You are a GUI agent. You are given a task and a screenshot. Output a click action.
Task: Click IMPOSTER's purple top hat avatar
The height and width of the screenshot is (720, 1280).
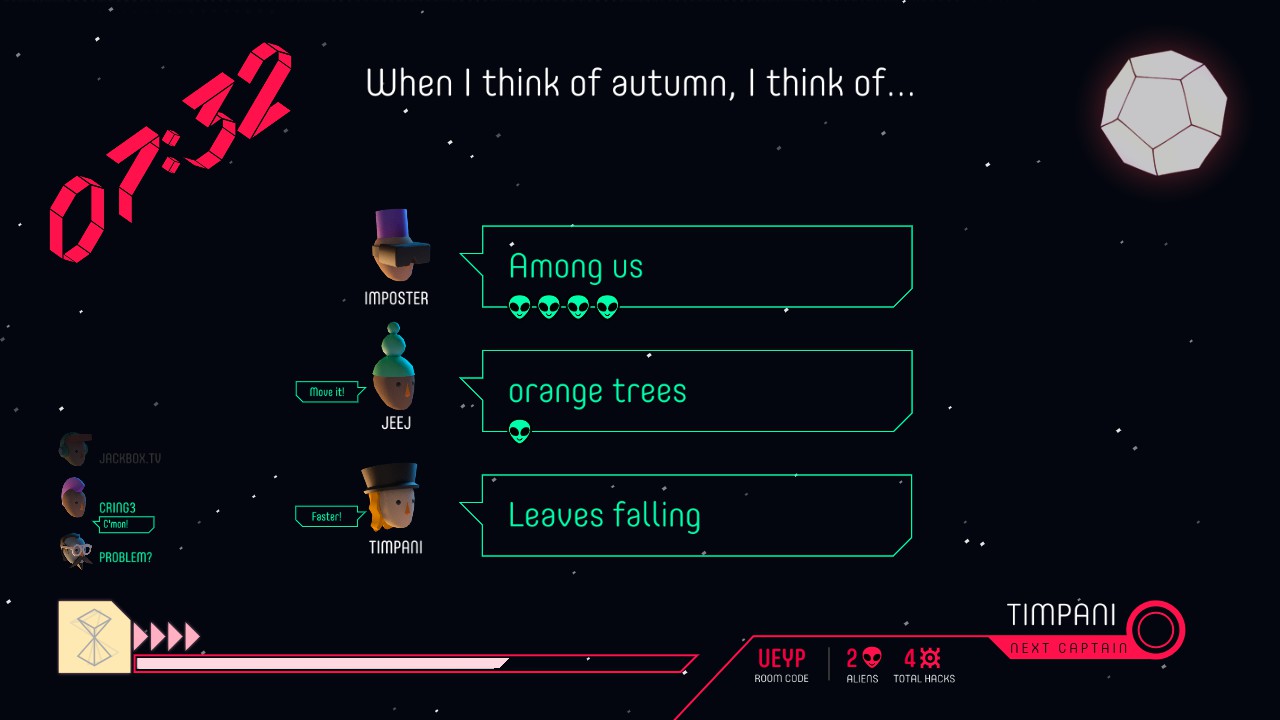399,247
